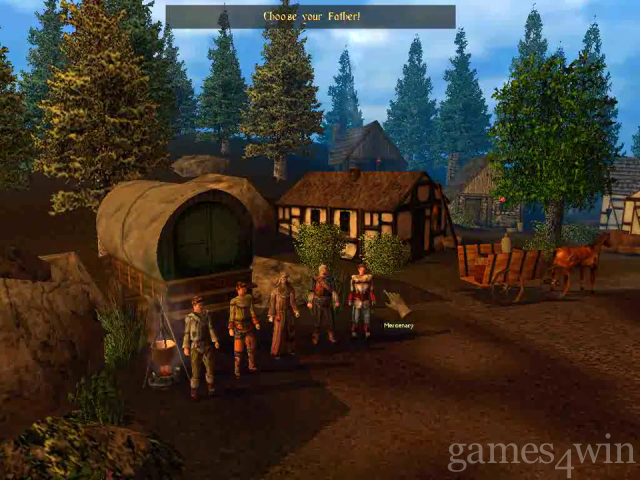The height and width of the screenshot is (480, 640).
Task: Choose the Mercenary father in red armor
Action: click(x=361, y=298)
